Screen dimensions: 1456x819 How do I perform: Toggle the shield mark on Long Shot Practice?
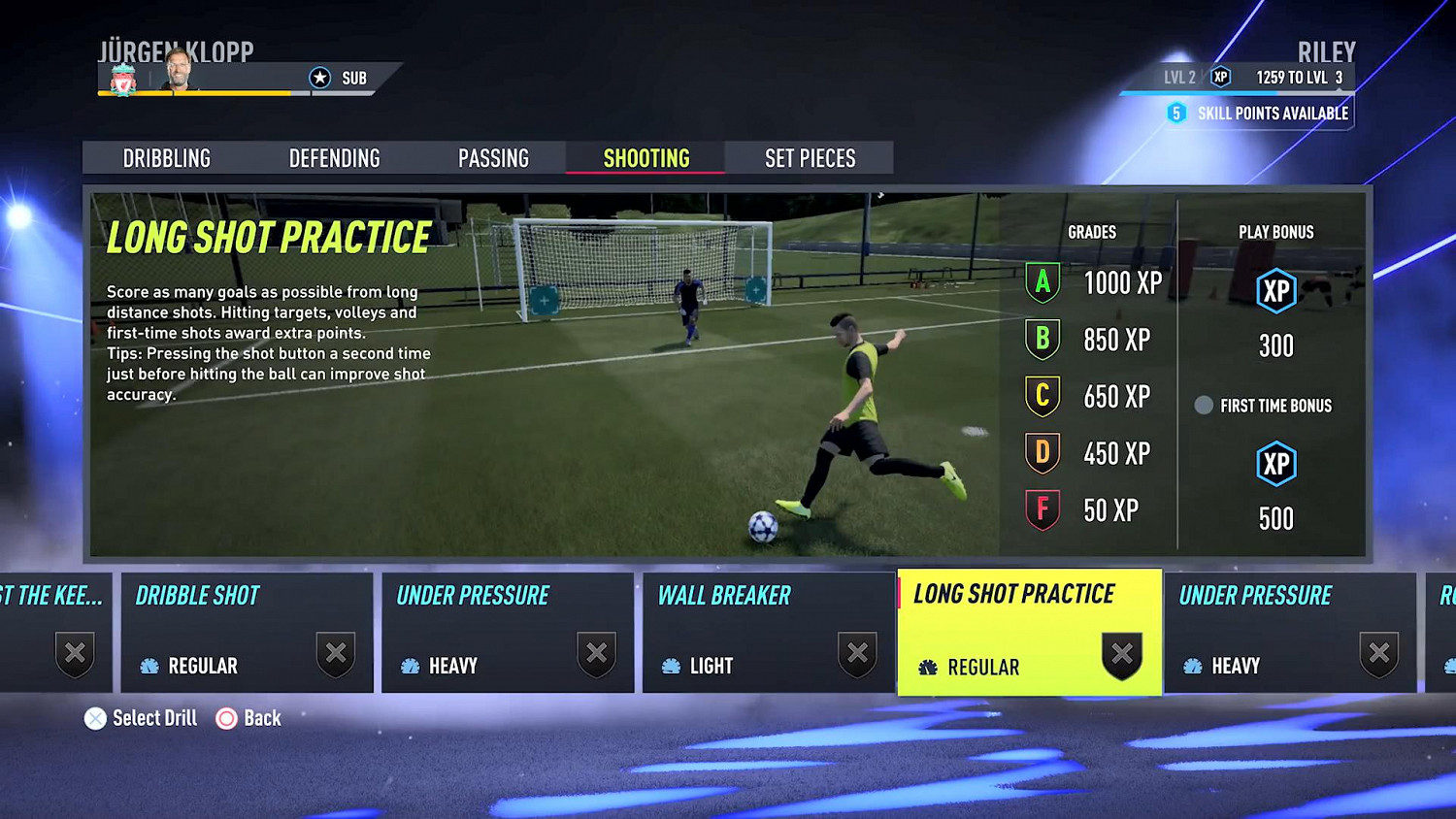click(1121, 656)
